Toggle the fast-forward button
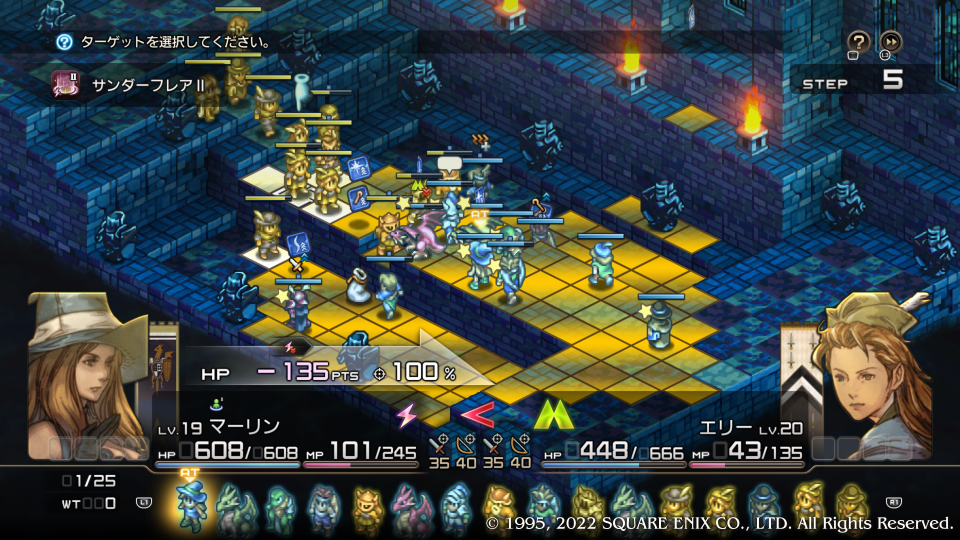The width and height of the screenshot is (960, 540). 889,41
